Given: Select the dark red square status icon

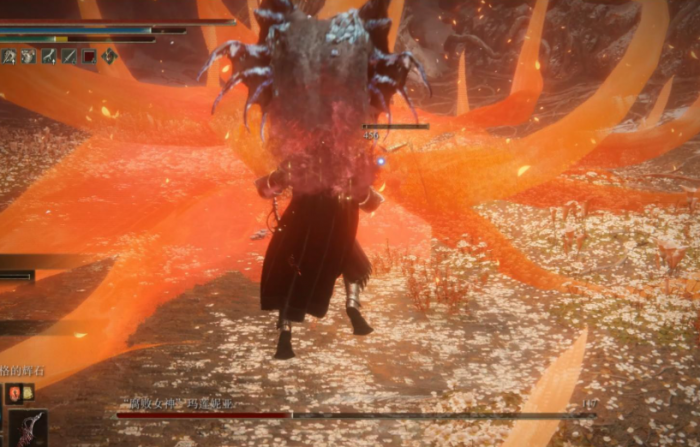Looking at the screenshot, I should (x=88, y=56).
